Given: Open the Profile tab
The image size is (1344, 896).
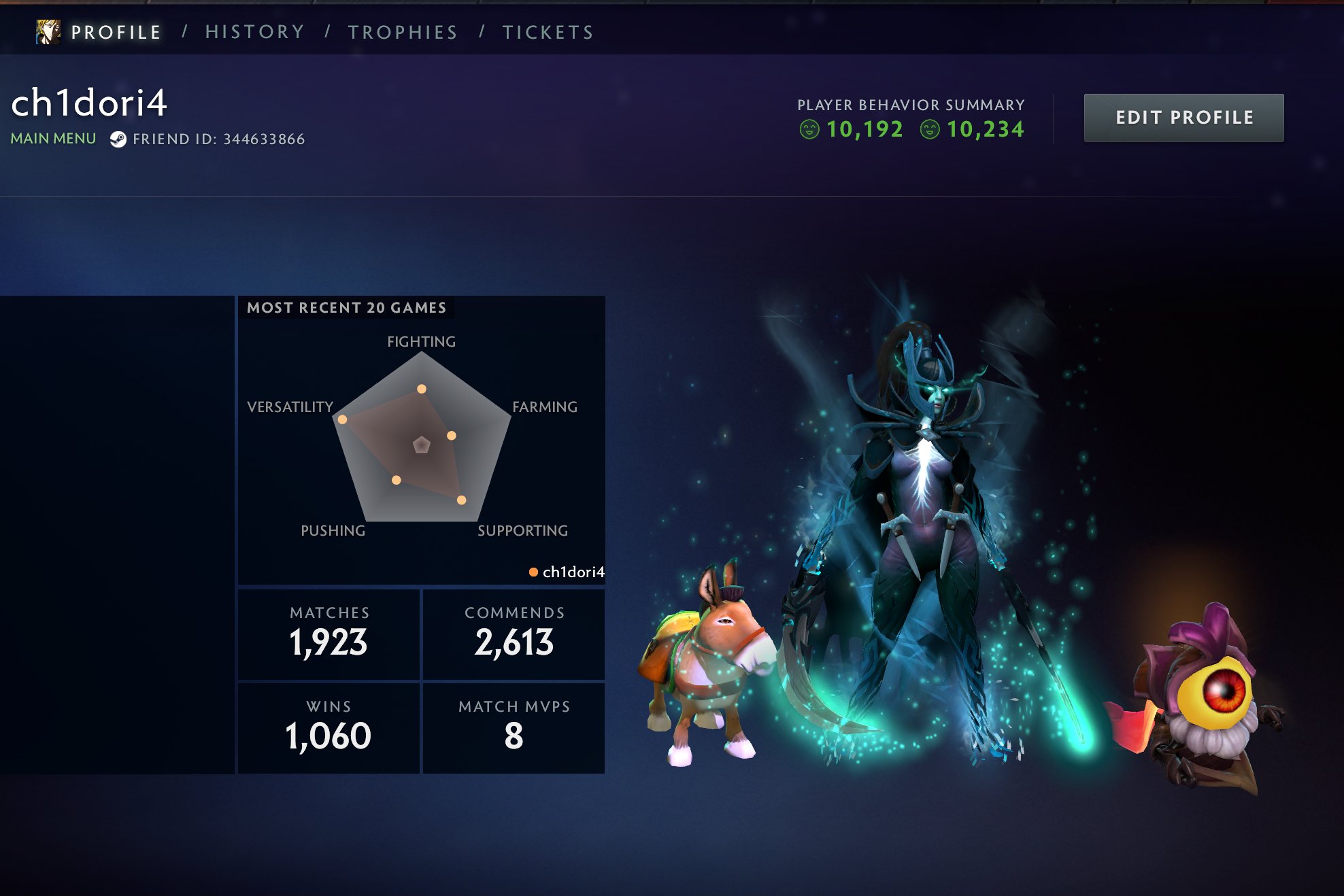Looking at the screenshot, I should click(x=116, y=32).
